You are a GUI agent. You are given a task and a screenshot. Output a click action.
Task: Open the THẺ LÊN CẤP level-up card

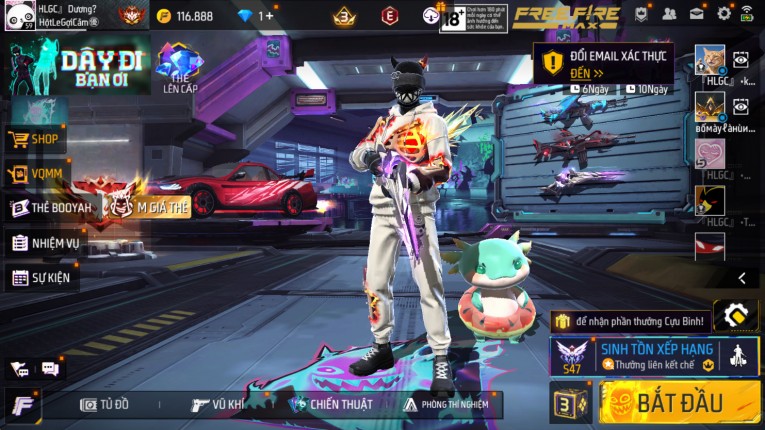(180, 68)
